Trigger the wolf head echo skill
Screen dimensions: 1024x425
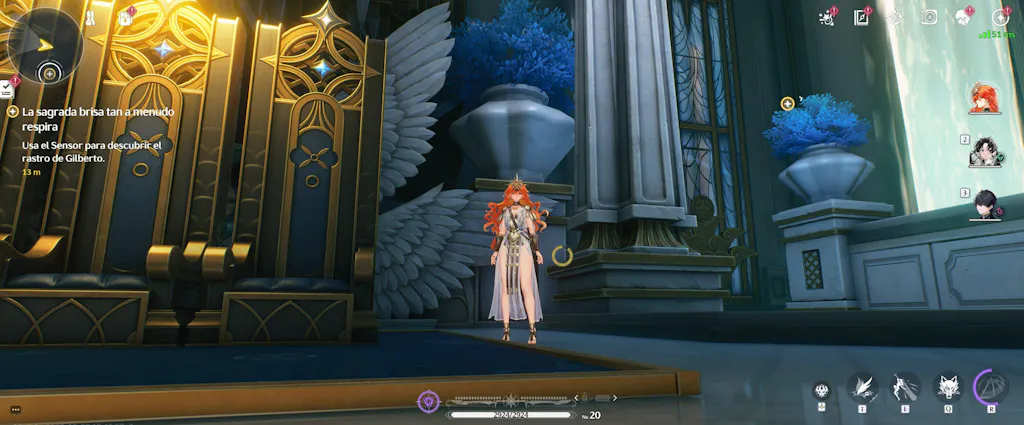[948, 386]
